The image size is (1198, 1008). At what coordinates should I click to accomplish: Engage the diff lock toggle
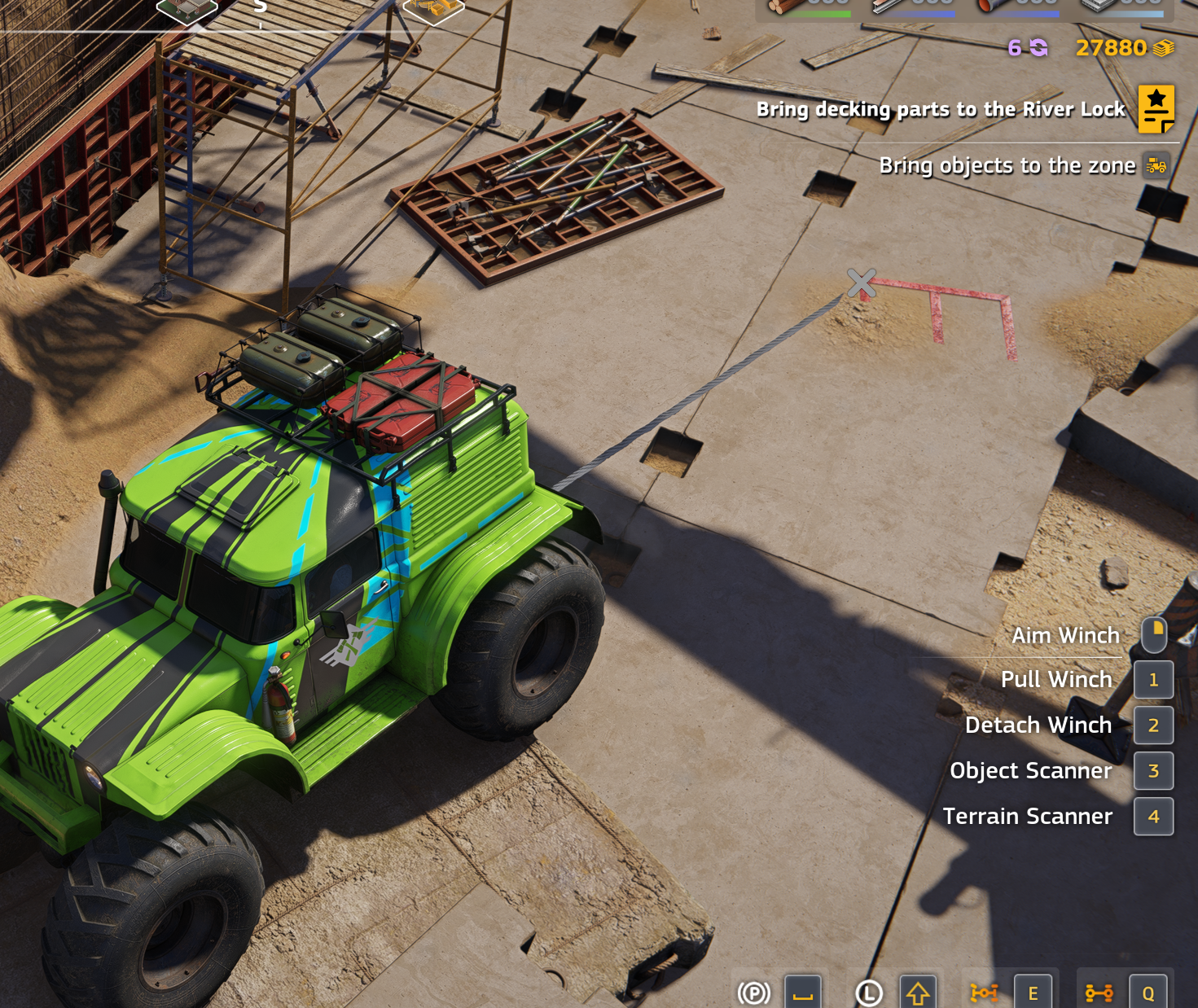tap(985, 993)
